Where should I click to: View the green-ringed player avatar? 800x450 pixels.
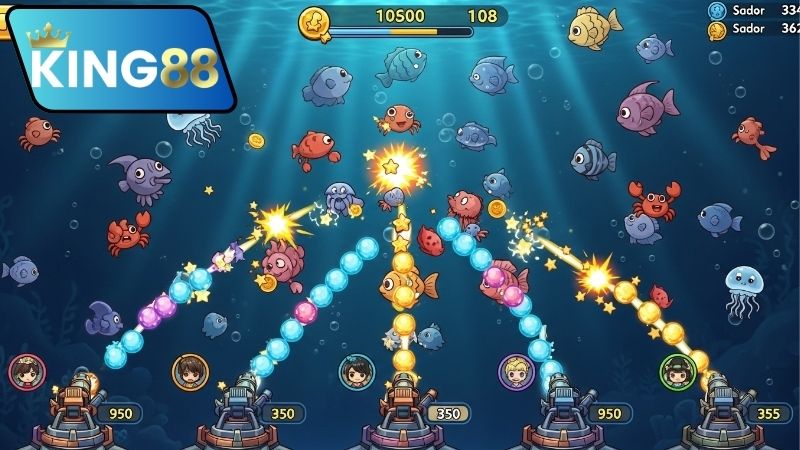click(x=677, y=372)
